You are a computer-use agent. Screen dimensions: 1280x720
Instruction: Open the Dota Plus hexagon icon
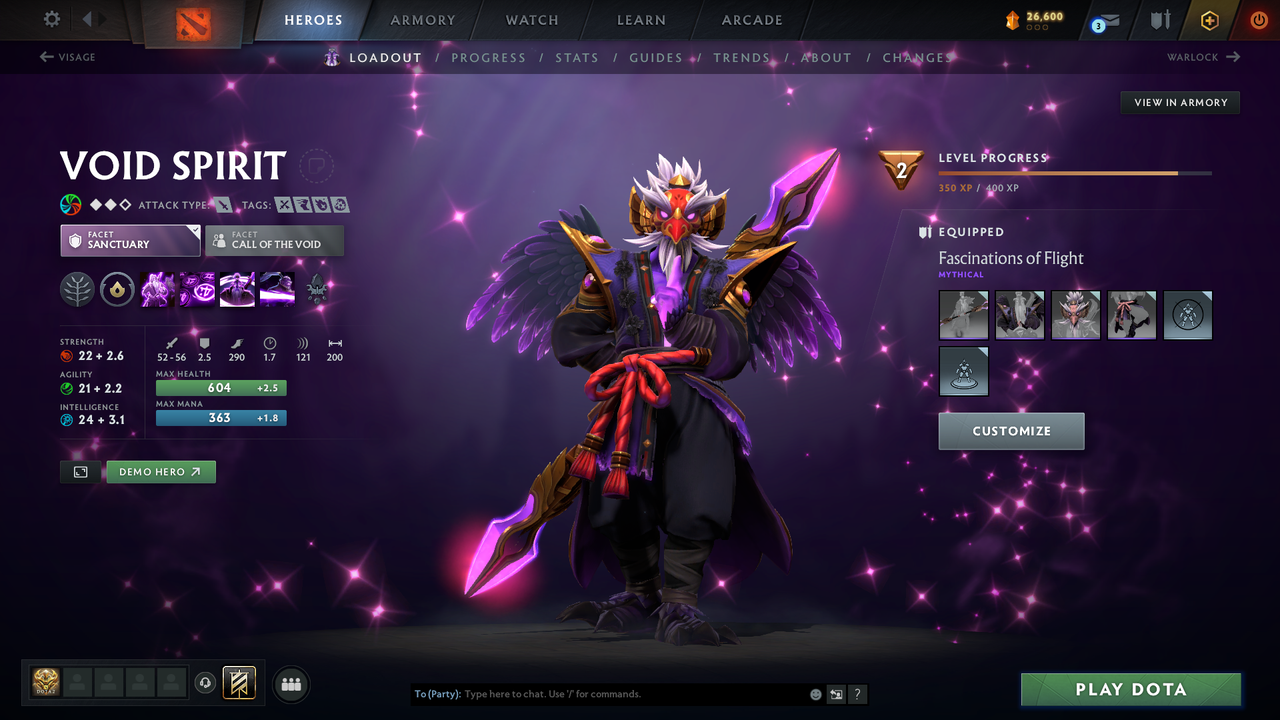click(x=1209, y=20)
